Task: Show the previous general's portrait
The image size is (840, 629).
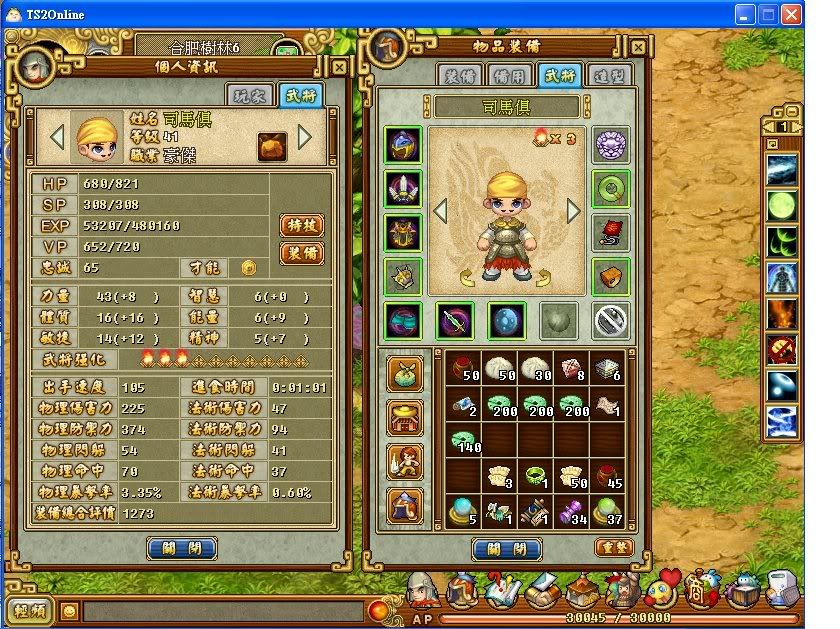Action: (57, 136)
